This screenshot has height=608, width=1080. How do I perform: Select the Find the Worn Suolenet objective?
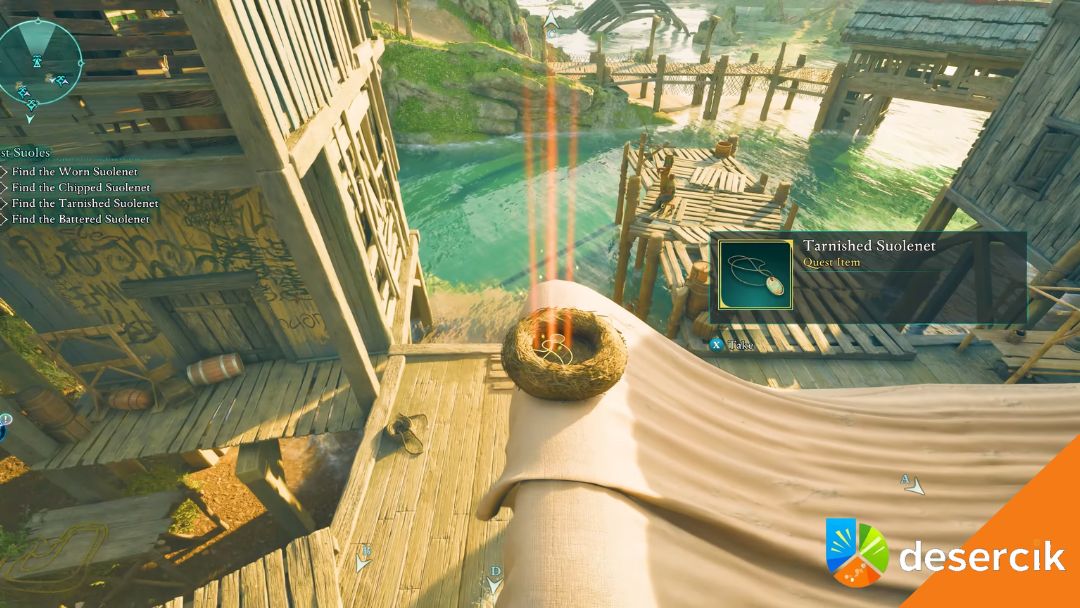pyautogui.click(x=74, y=172)
